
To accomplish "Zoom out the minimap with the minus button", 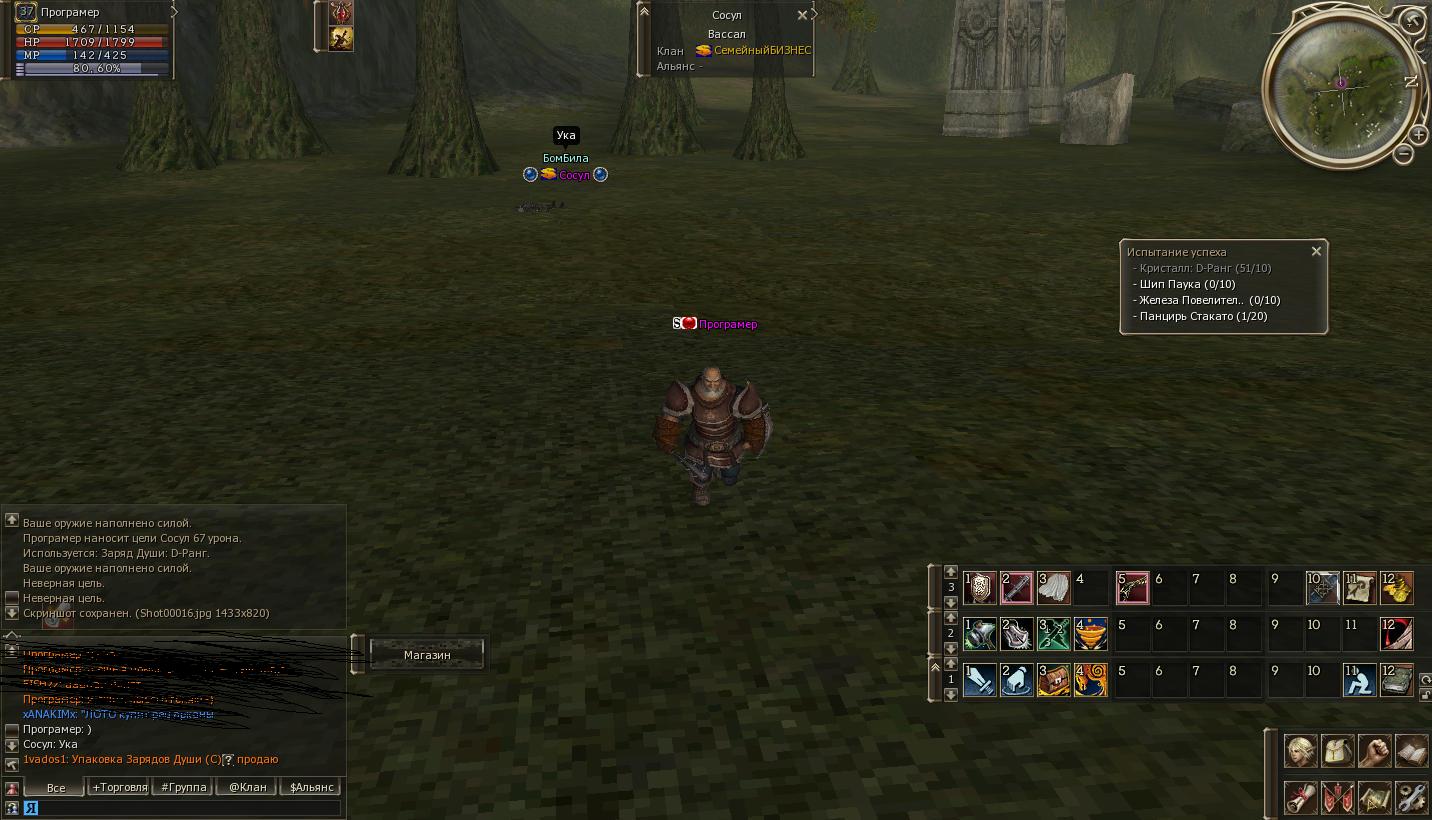I will pyautogui.click(x=1404, y=153).
